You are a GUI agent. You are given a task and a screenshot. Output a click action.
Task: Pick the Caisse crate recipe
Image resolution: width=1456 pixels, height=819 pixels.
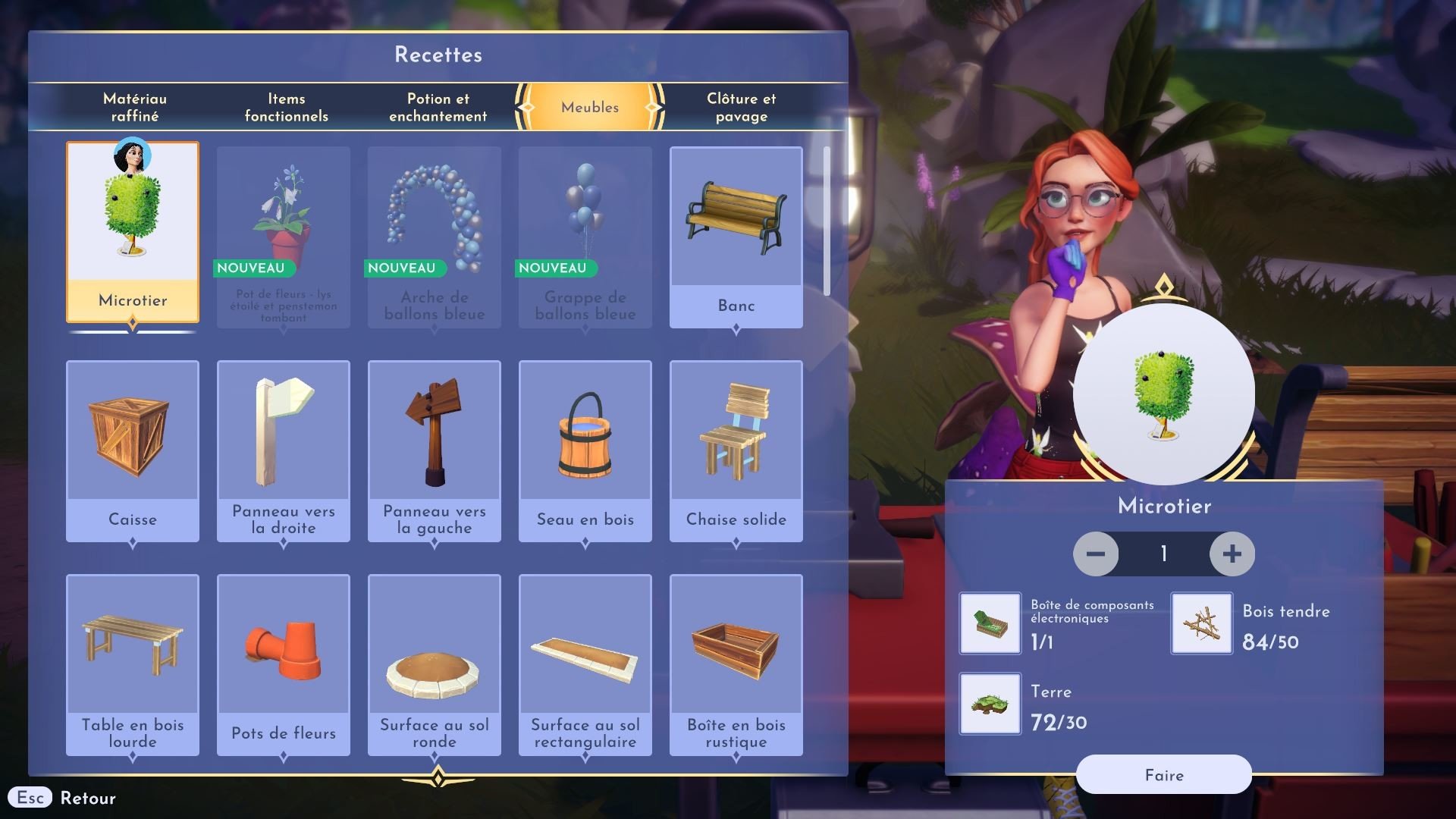[133, 450]
